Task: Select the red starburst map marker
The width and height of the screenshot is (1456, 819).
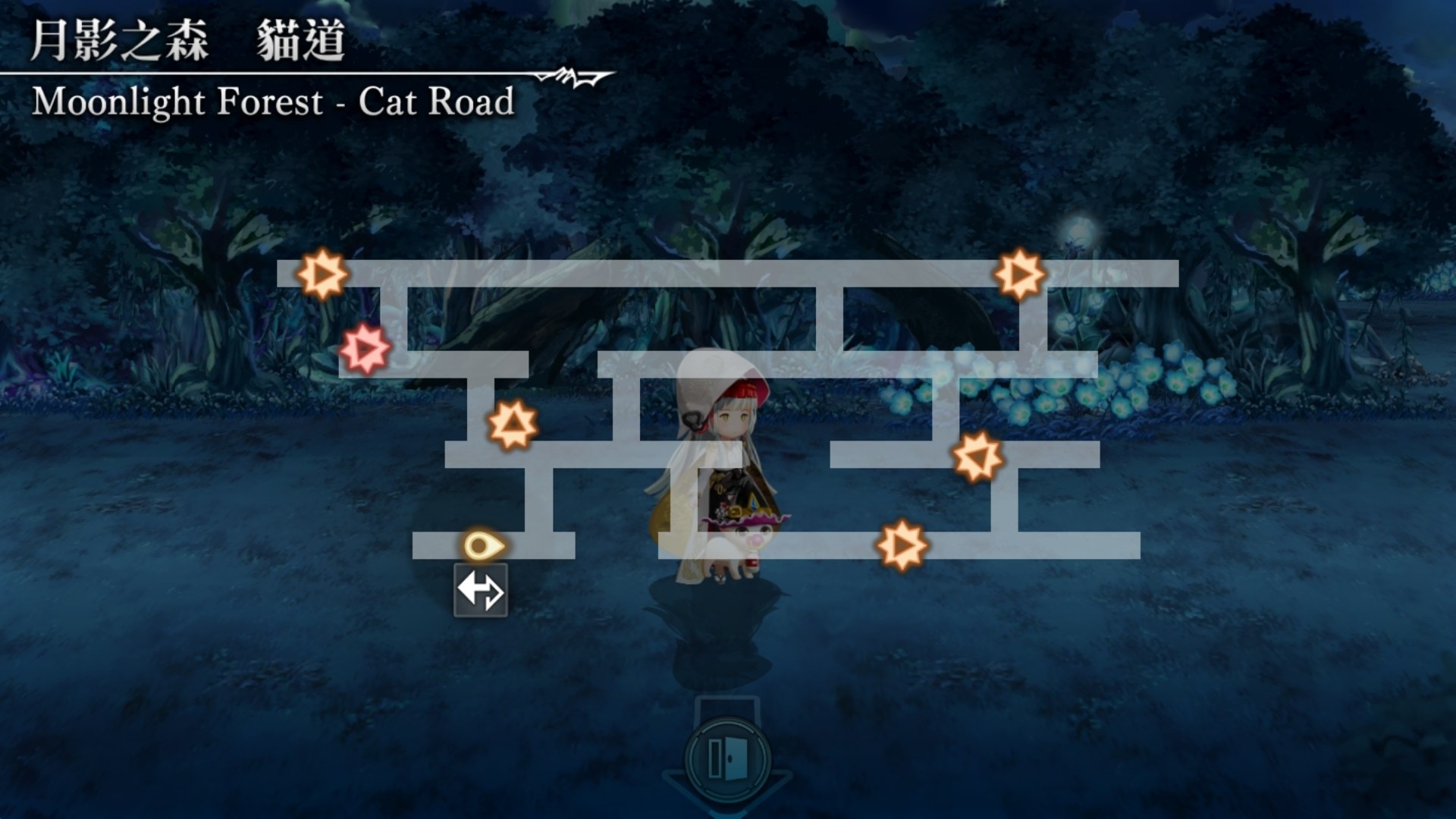Action: 365,349
